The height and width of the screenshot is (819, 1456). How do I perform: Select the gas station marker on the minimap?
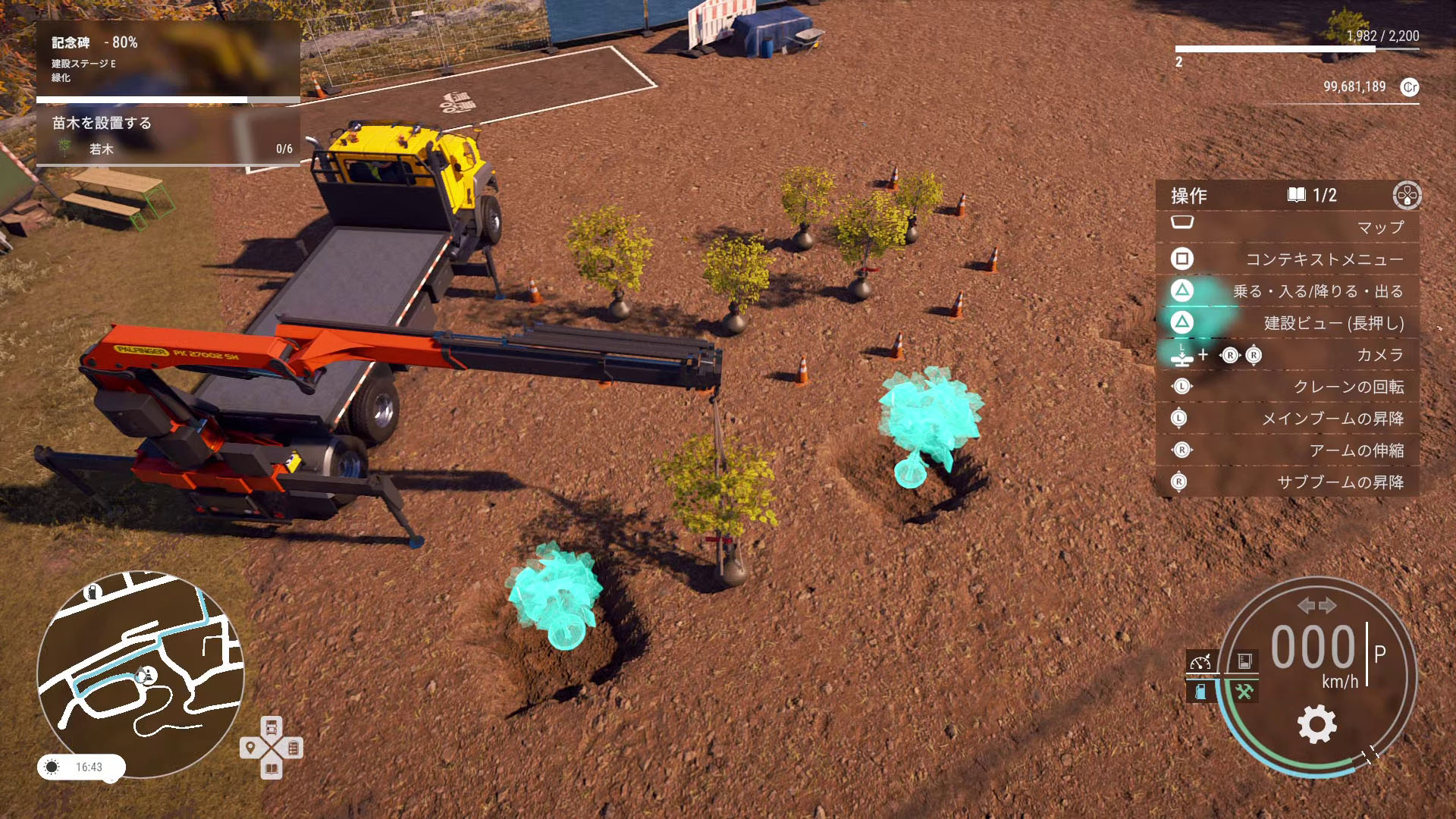(93, 592)
